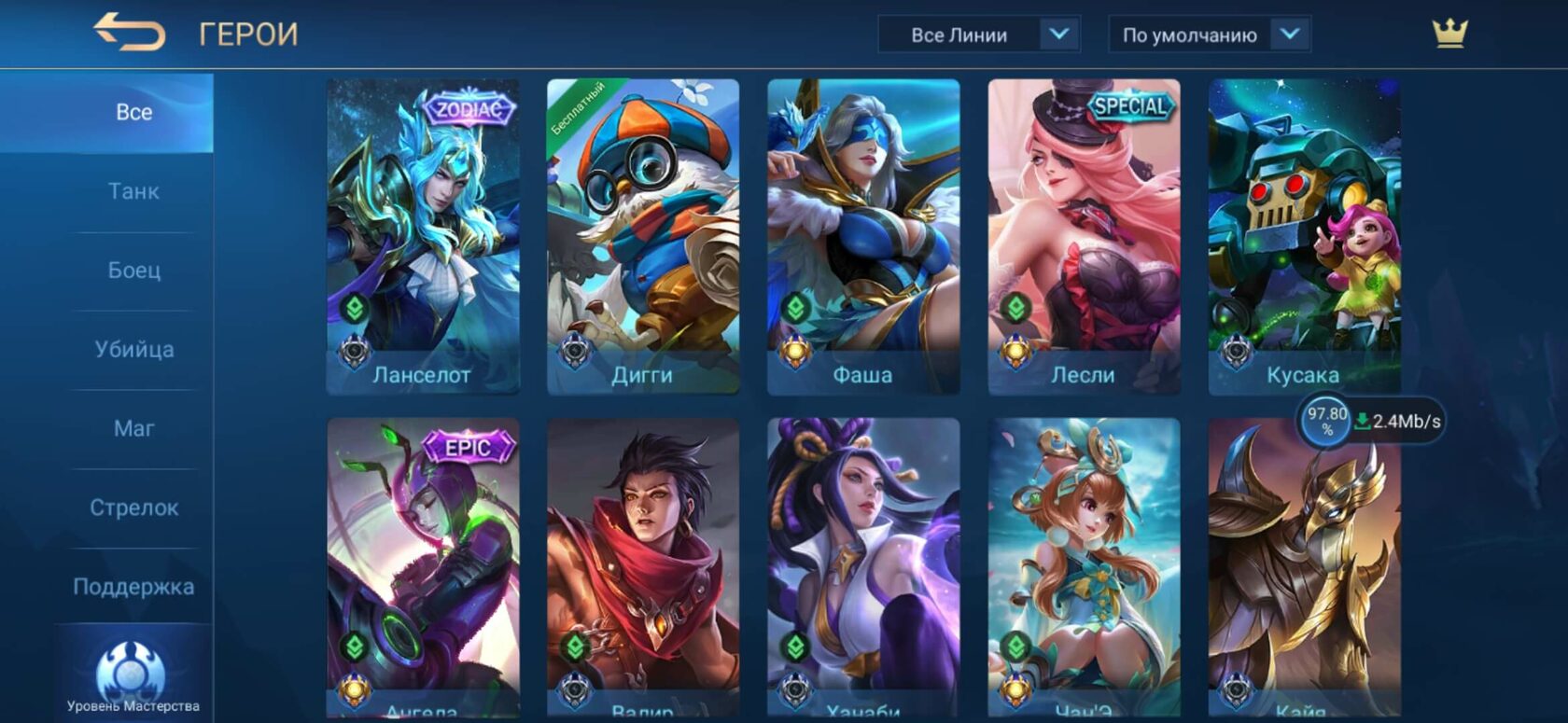1568x723 pixels.
Task: Tap the 97.80% download progress indicator
Action: (1326, 421)
